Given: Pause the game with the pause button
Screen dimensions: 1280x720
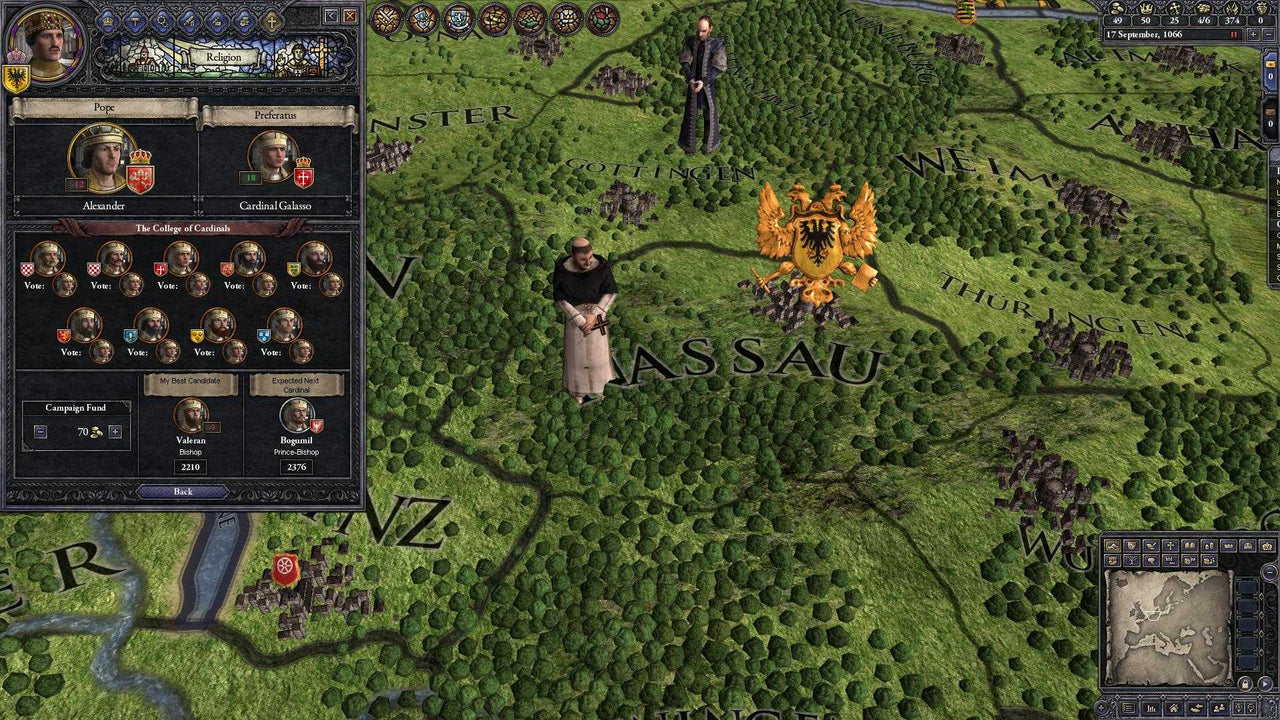Looking at the screenshot, I should point(1233,34).
